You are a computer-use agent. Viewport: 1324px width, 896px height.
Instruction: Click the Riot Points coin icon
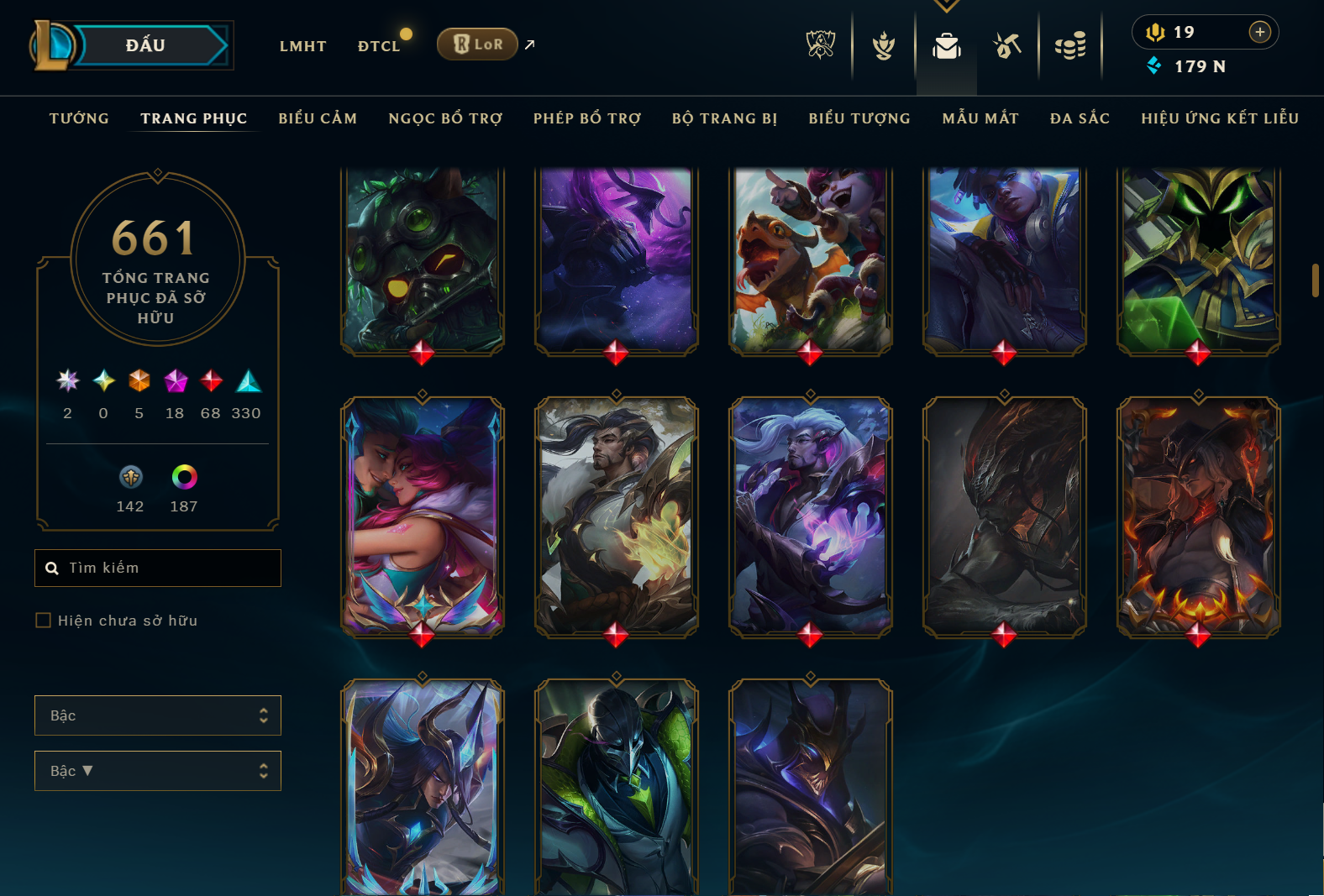point(1156,32)
